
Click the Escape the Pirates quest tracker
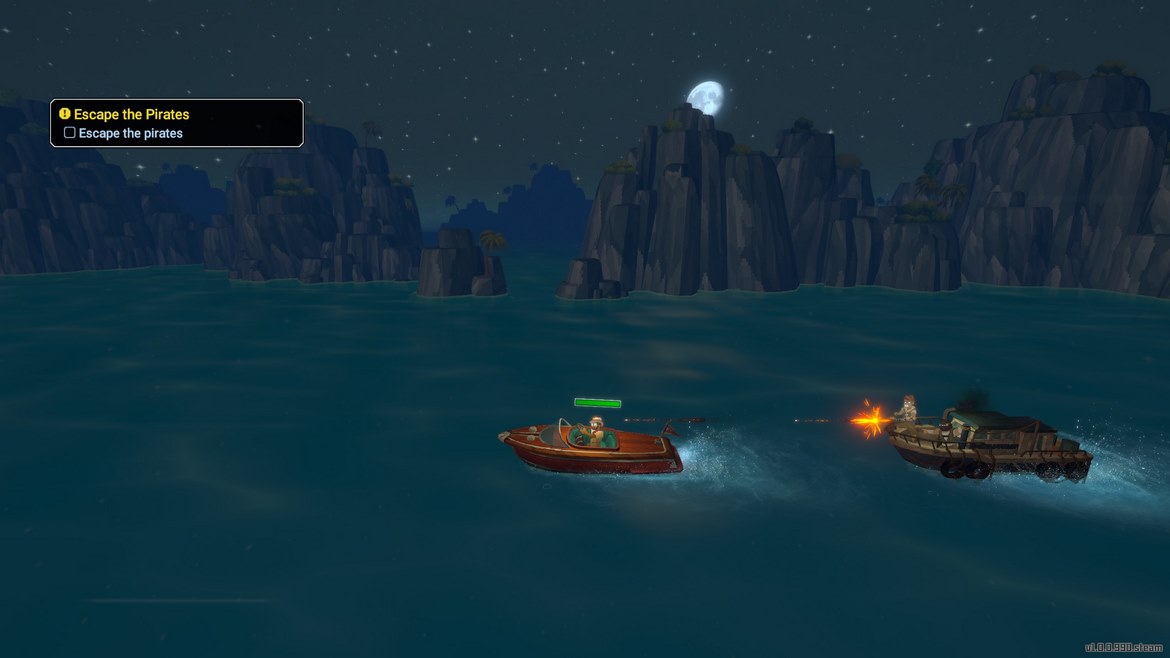click(x=131, y=115)
